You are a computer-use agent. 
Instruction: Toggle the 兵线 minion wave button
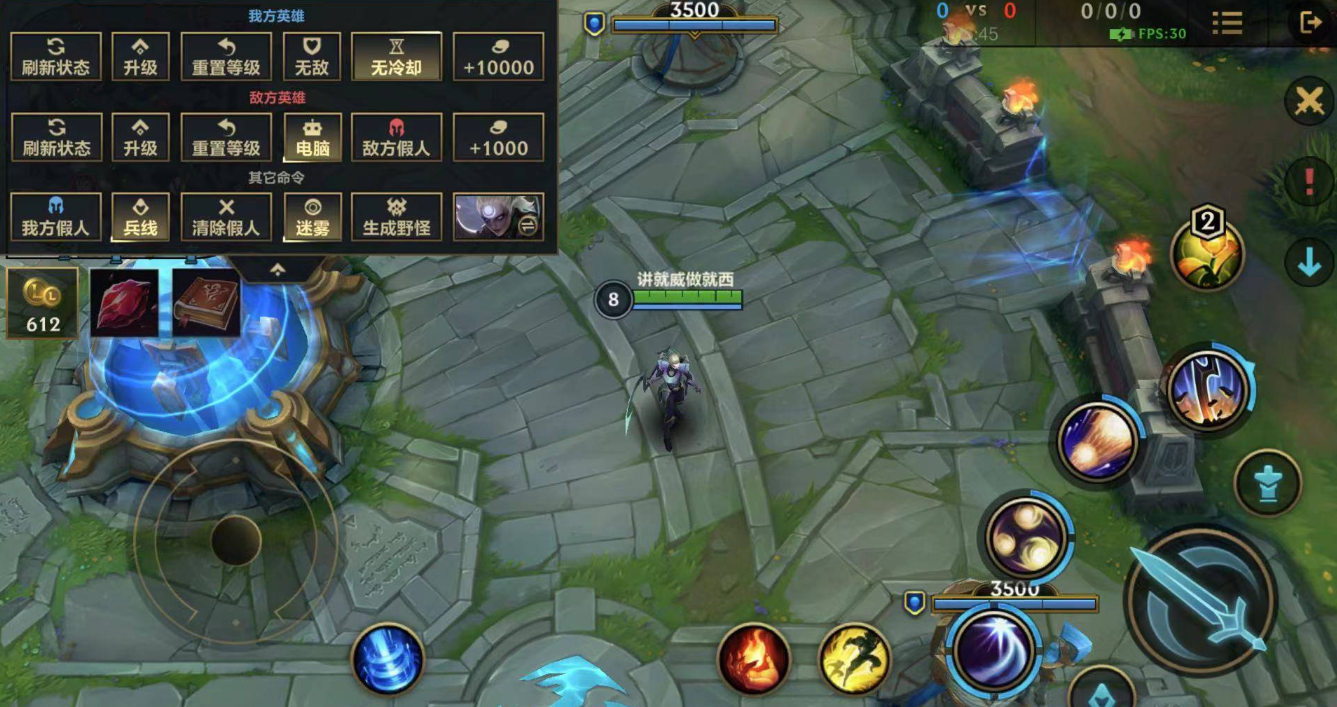pyautogui.click(x=141, y=217)
